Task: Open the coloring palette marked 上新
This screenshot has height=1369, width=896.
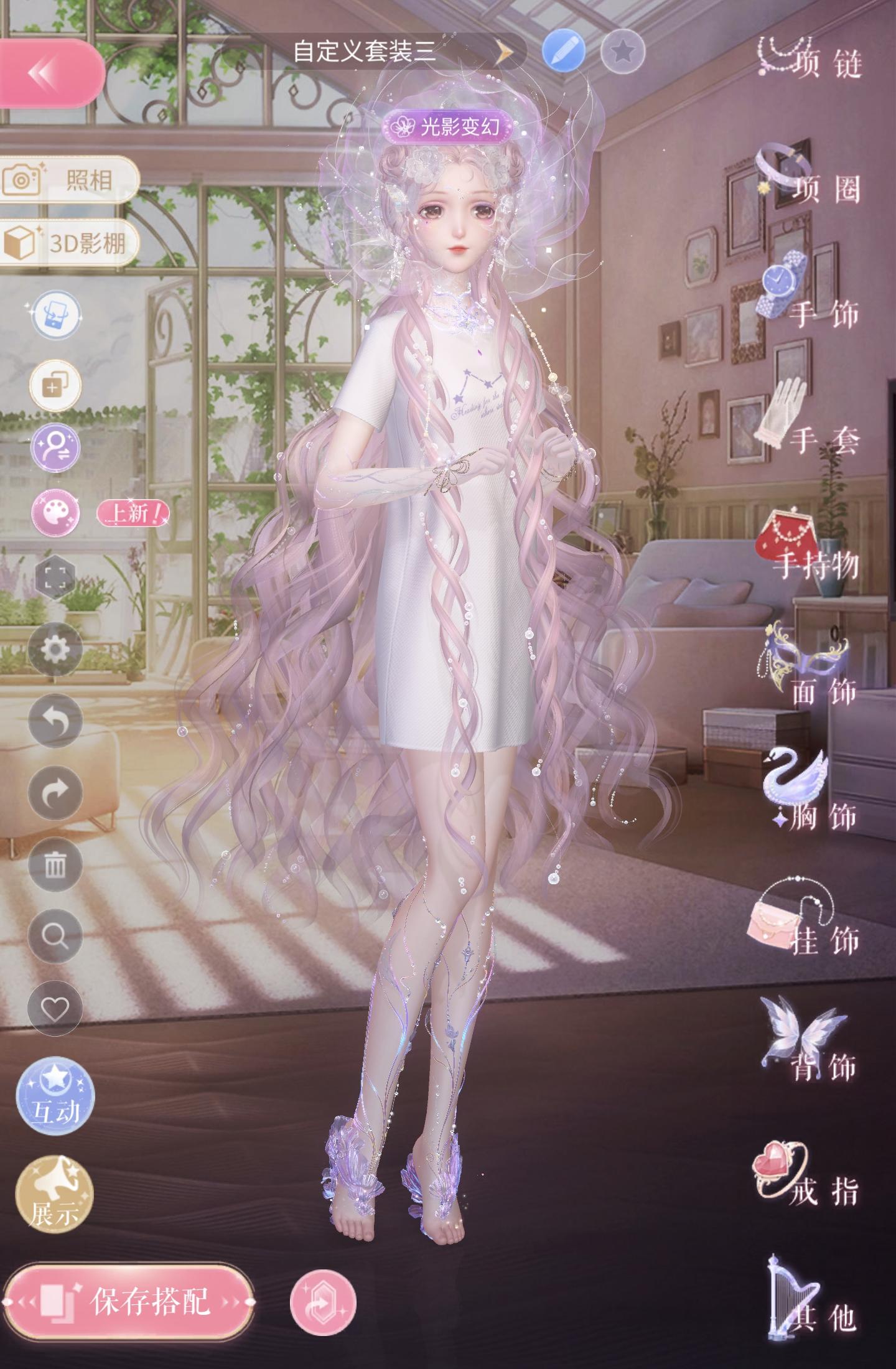Action: point(55,514)
